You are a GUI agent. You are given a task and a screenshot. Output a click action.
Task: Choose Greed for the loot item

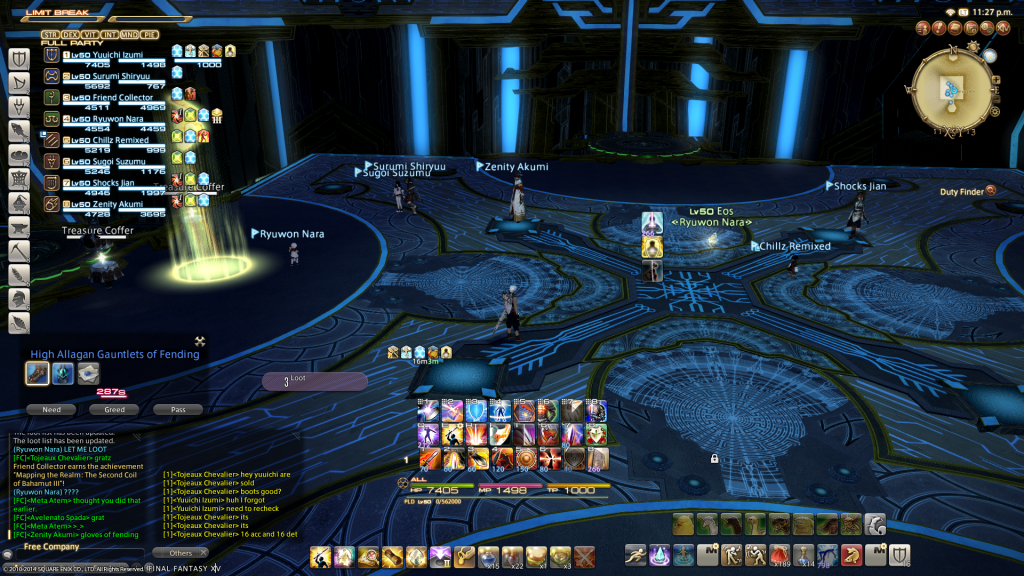(114, 409)
